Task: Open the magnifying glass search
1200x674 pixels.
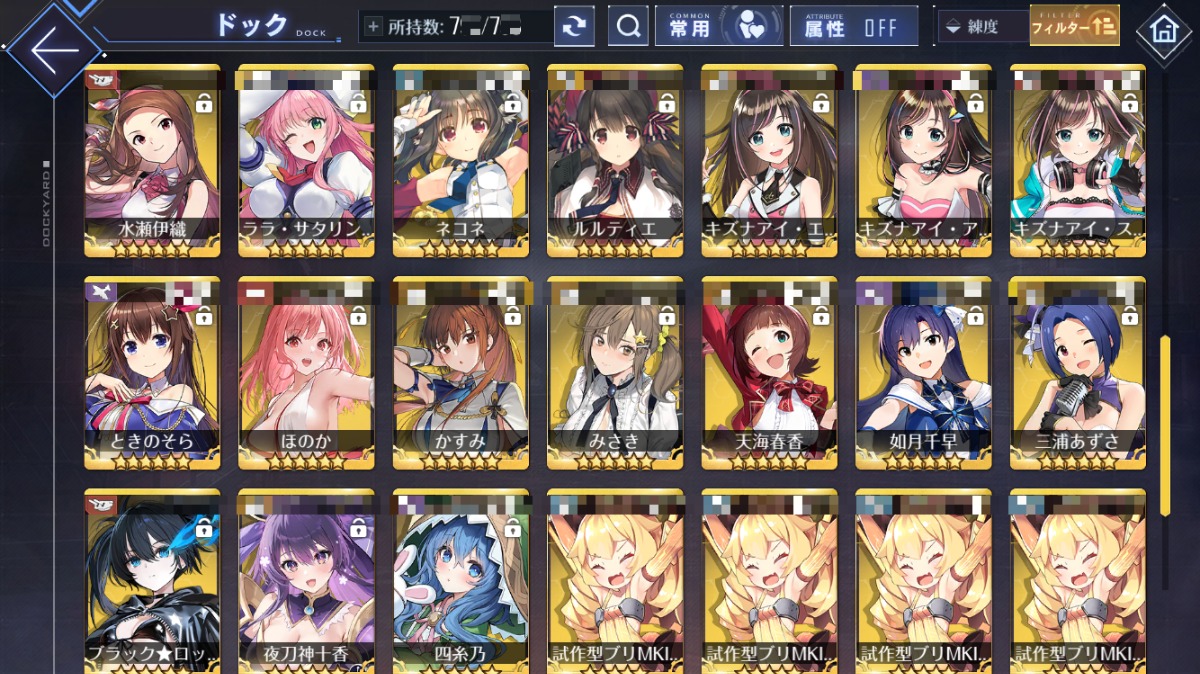Action: [628, 27]
